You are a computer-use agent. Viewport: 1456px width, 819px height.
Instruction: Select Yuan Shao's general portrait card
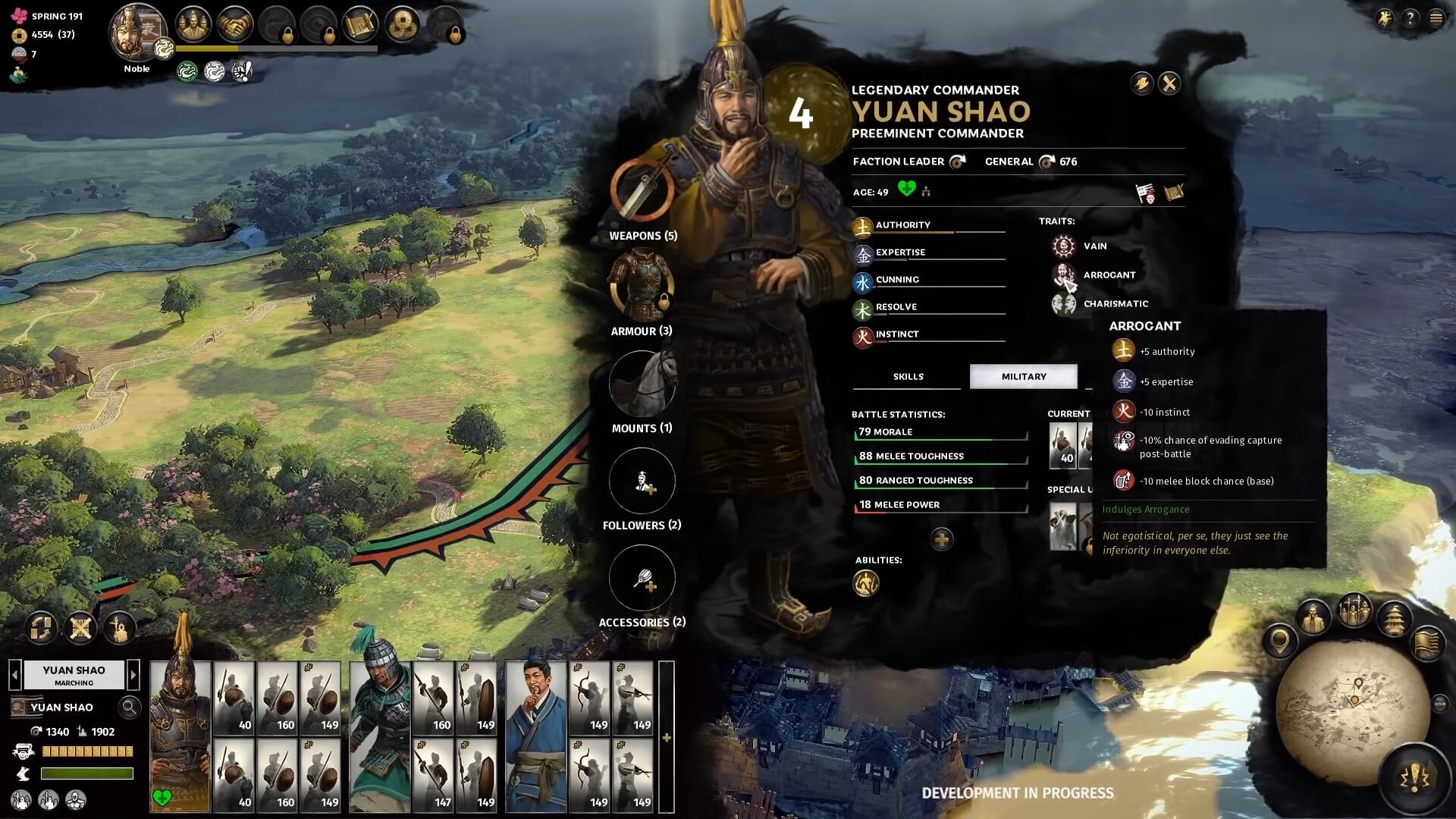(180, 736)
